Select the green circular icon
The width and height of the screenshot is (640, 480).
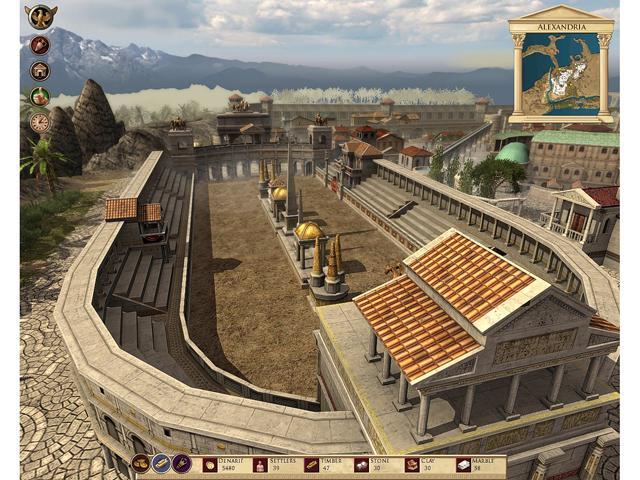tap(40, 97)
